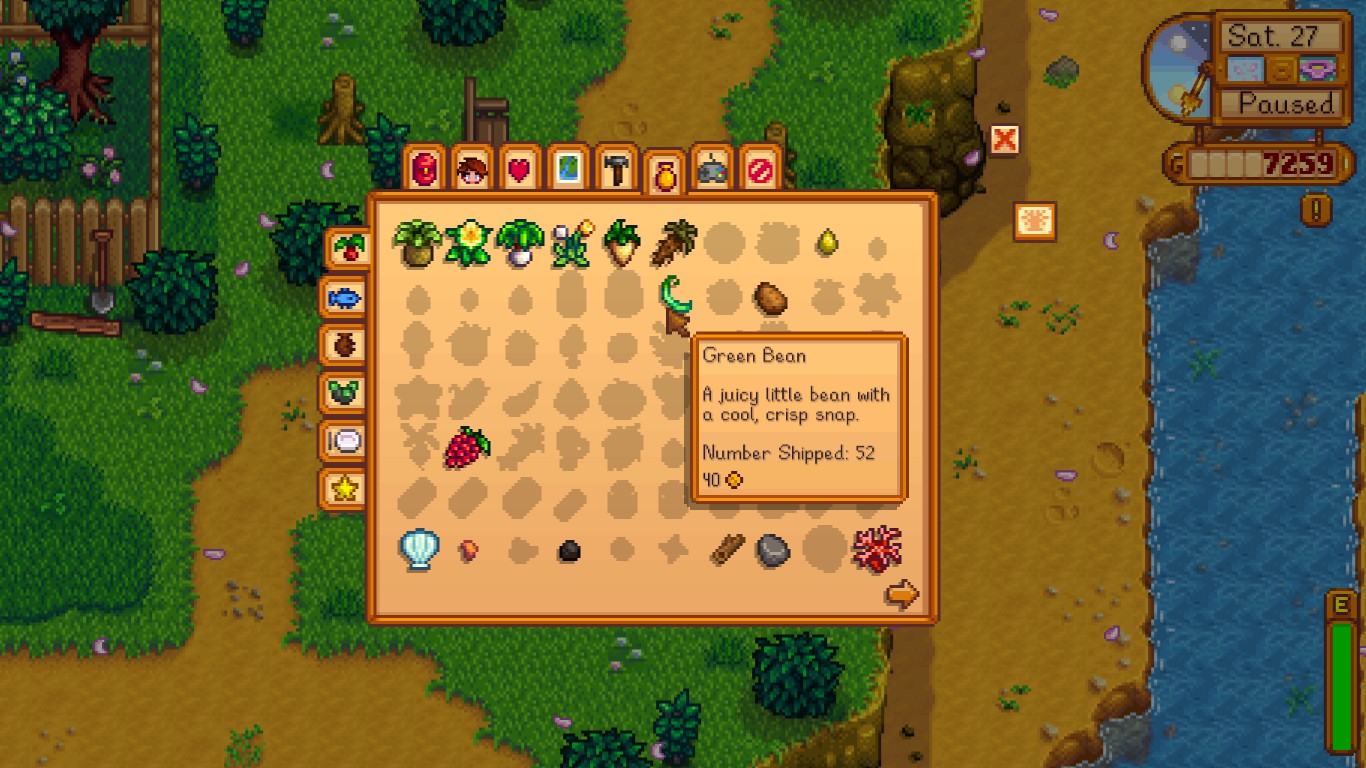The height and width of the screenshot is (768, 1366).
Task: Show the blue fish collection
Action: click(343, 297)
